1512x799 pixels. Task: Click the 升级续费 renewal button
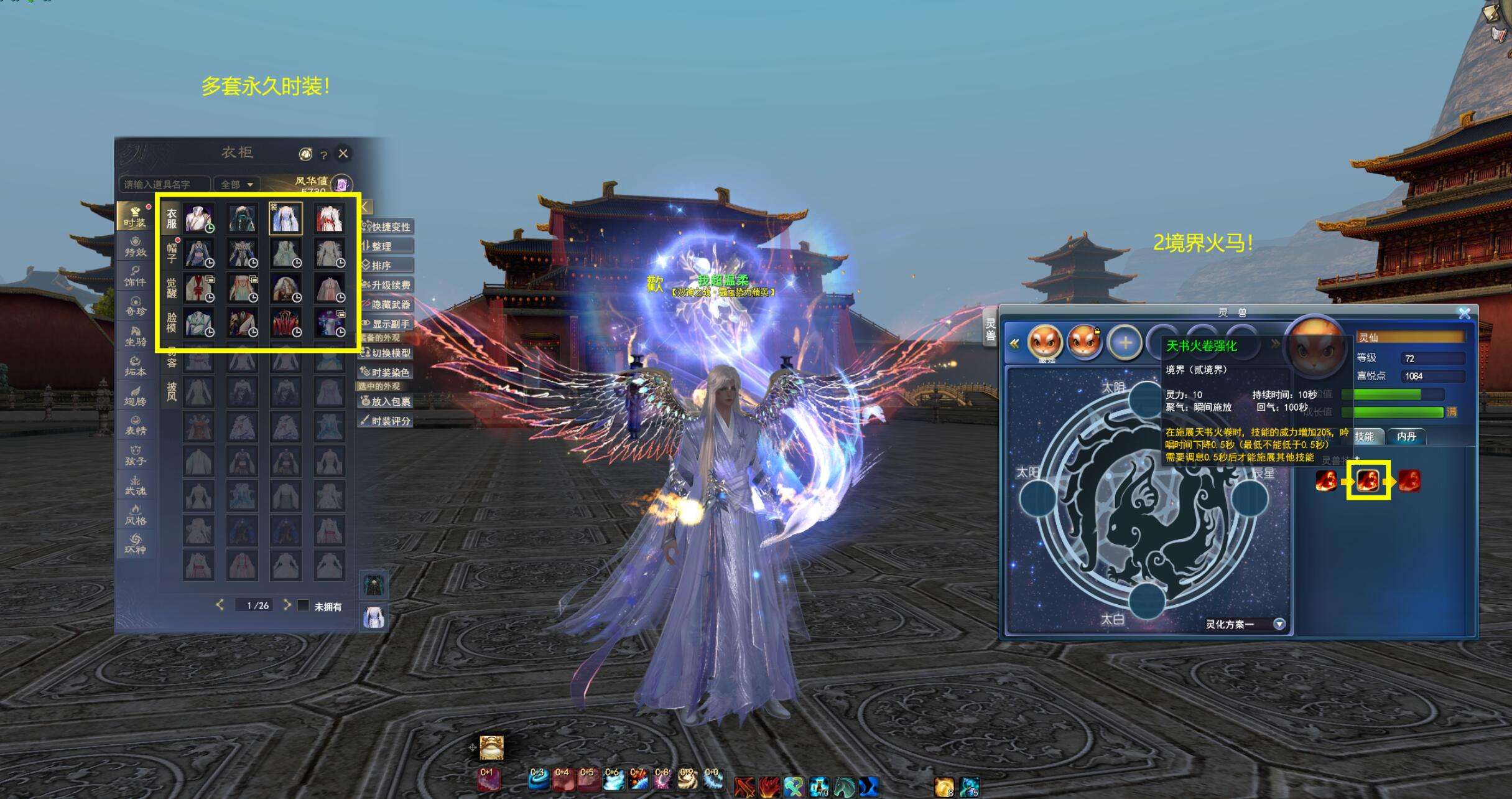(x=387, y=285)
